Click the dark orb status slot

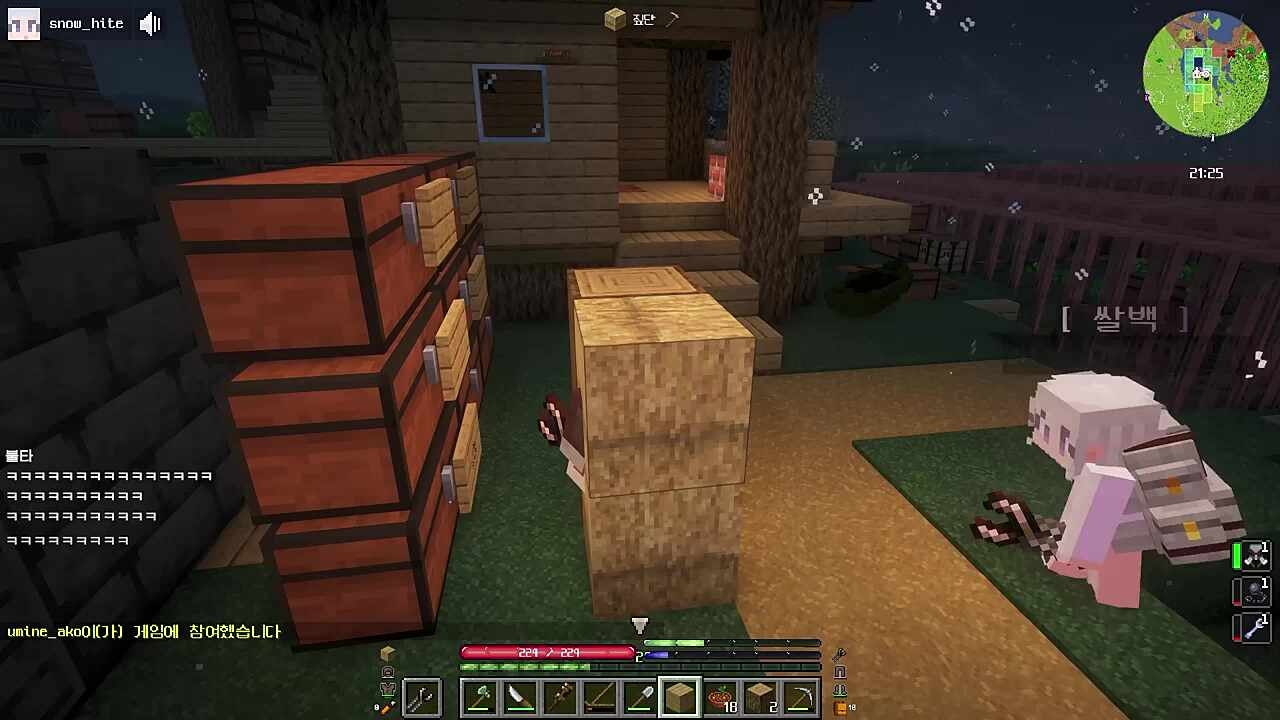[1254, 591]
